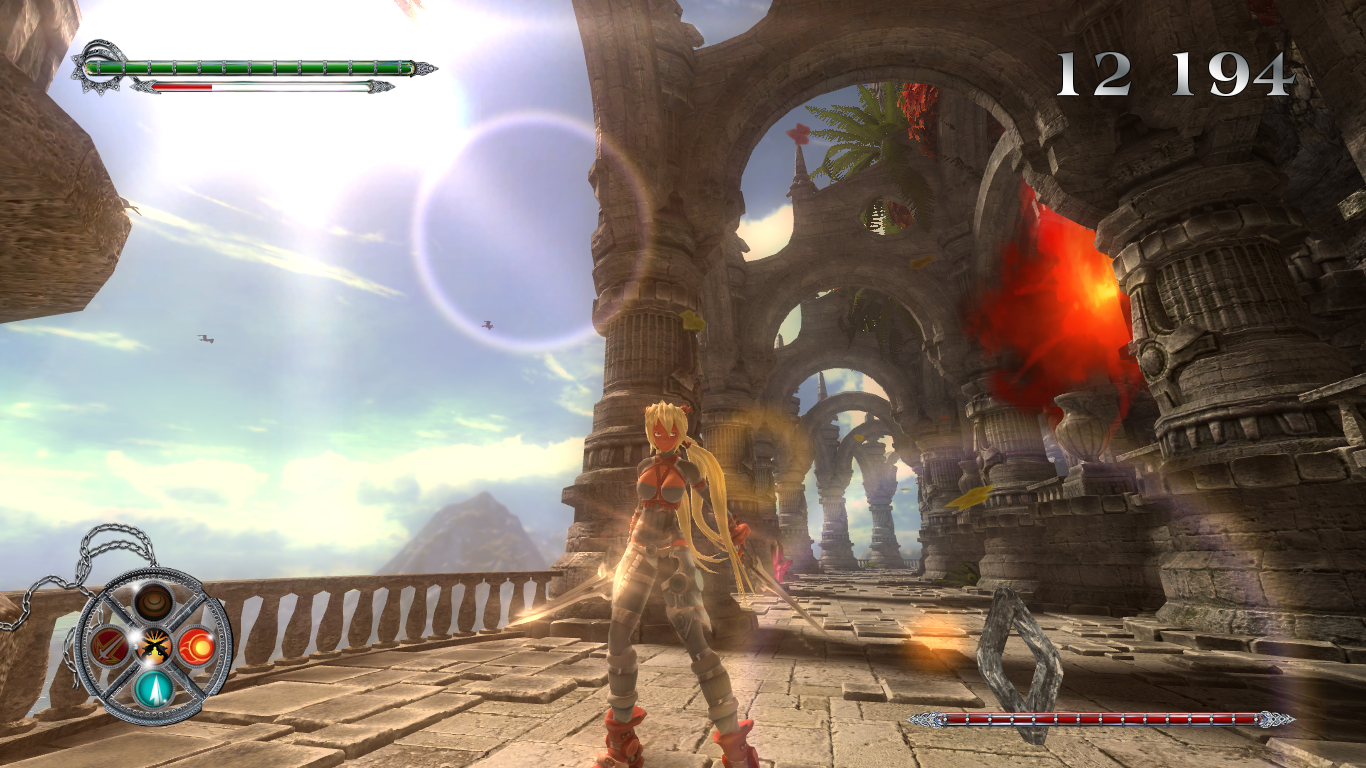The height and width of the screenshot is (768, 1366).
Task: Select the crossed pistols icon in wheel center
Action: [154, 647]
